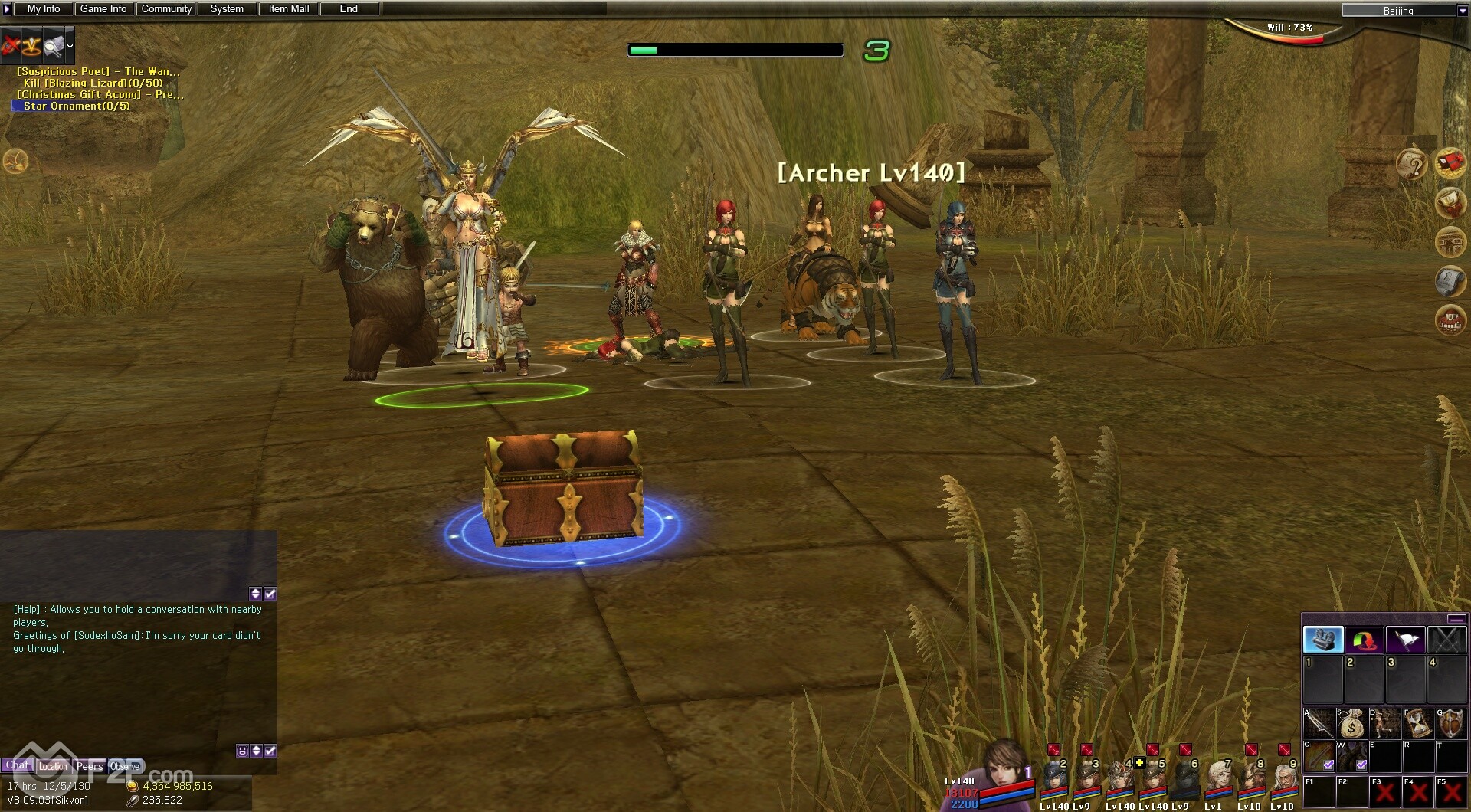Image resolution: width=1471 pixels, height=812 pixels.
Task: Click the End menu button
Action: click(349, 9)
